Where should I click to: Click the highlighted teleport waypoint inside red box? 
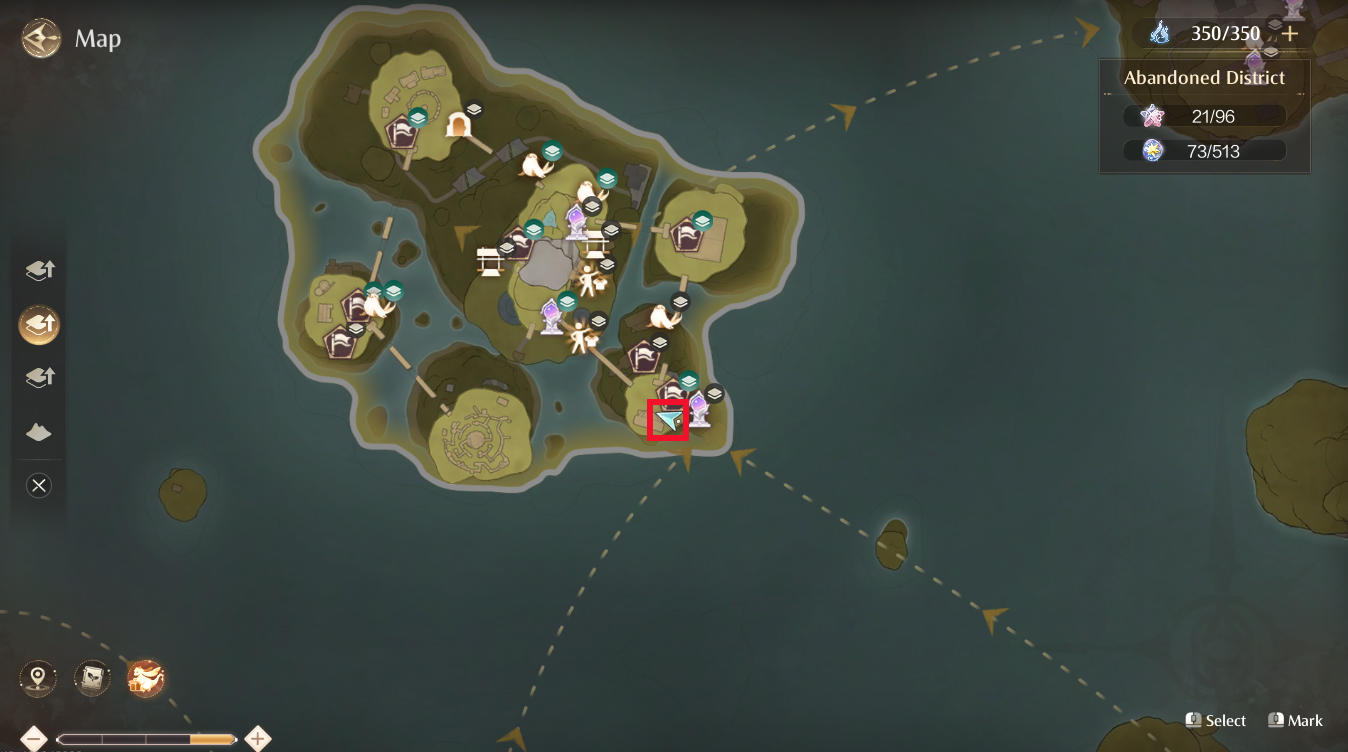coord(669,420)
